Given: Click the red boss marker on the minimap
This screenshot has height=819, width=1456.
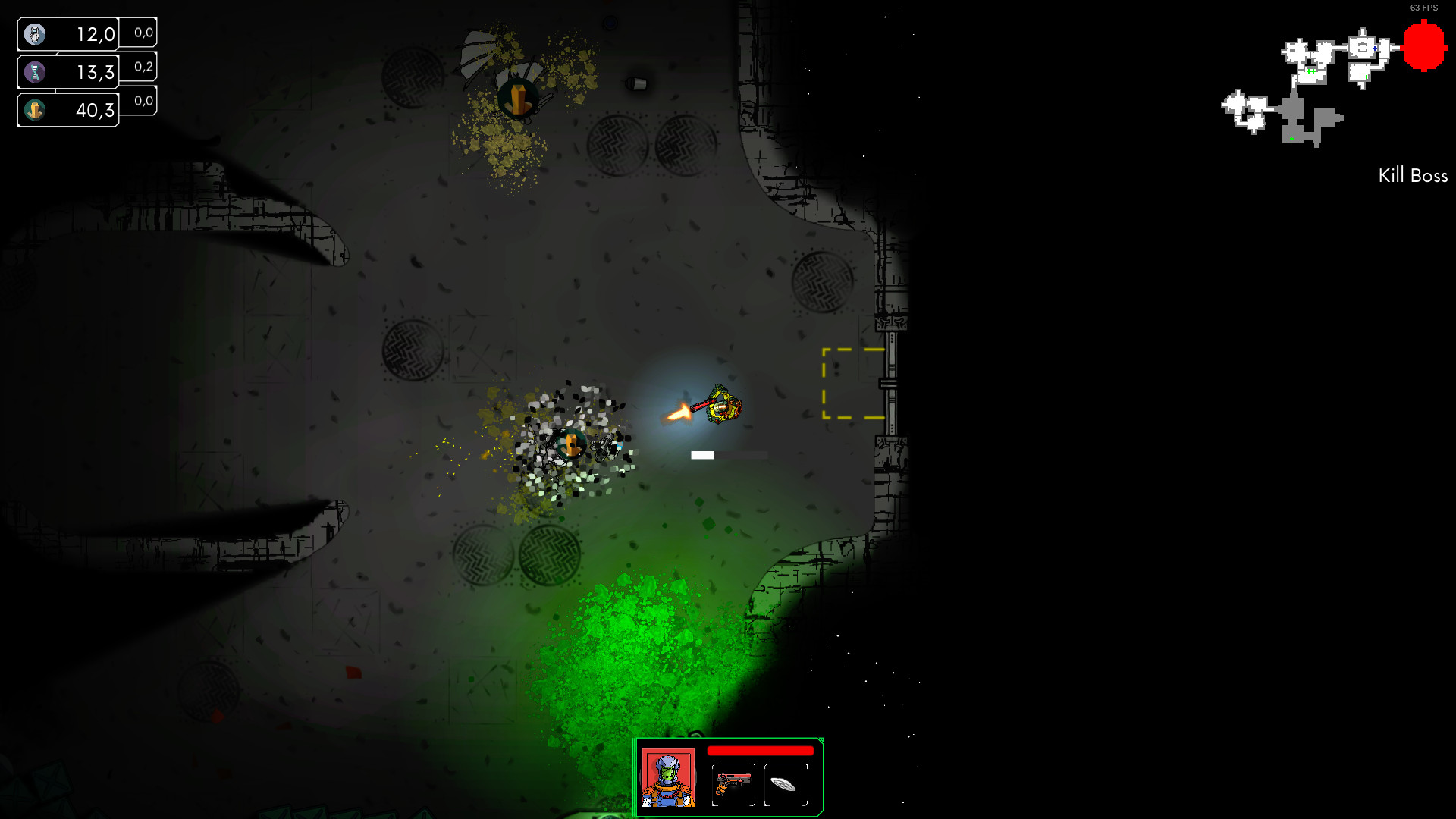Looking at the screenshot, I should [x=1424, y=47].
